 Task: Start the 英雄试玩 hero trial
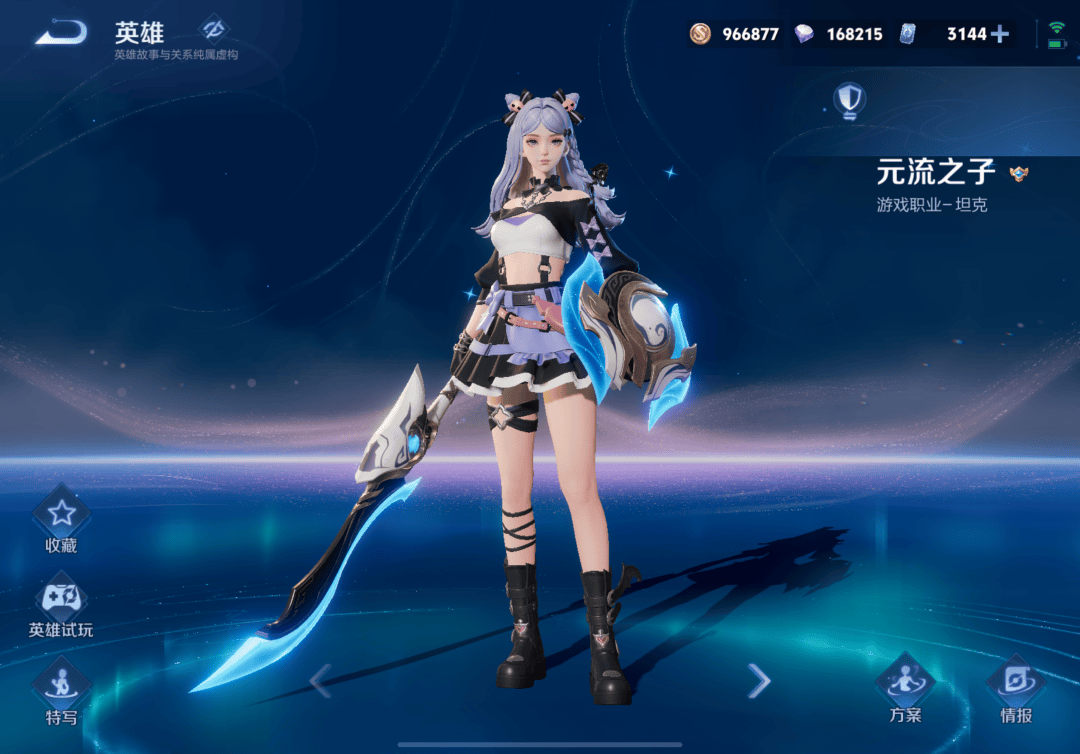tap(61, 600)
